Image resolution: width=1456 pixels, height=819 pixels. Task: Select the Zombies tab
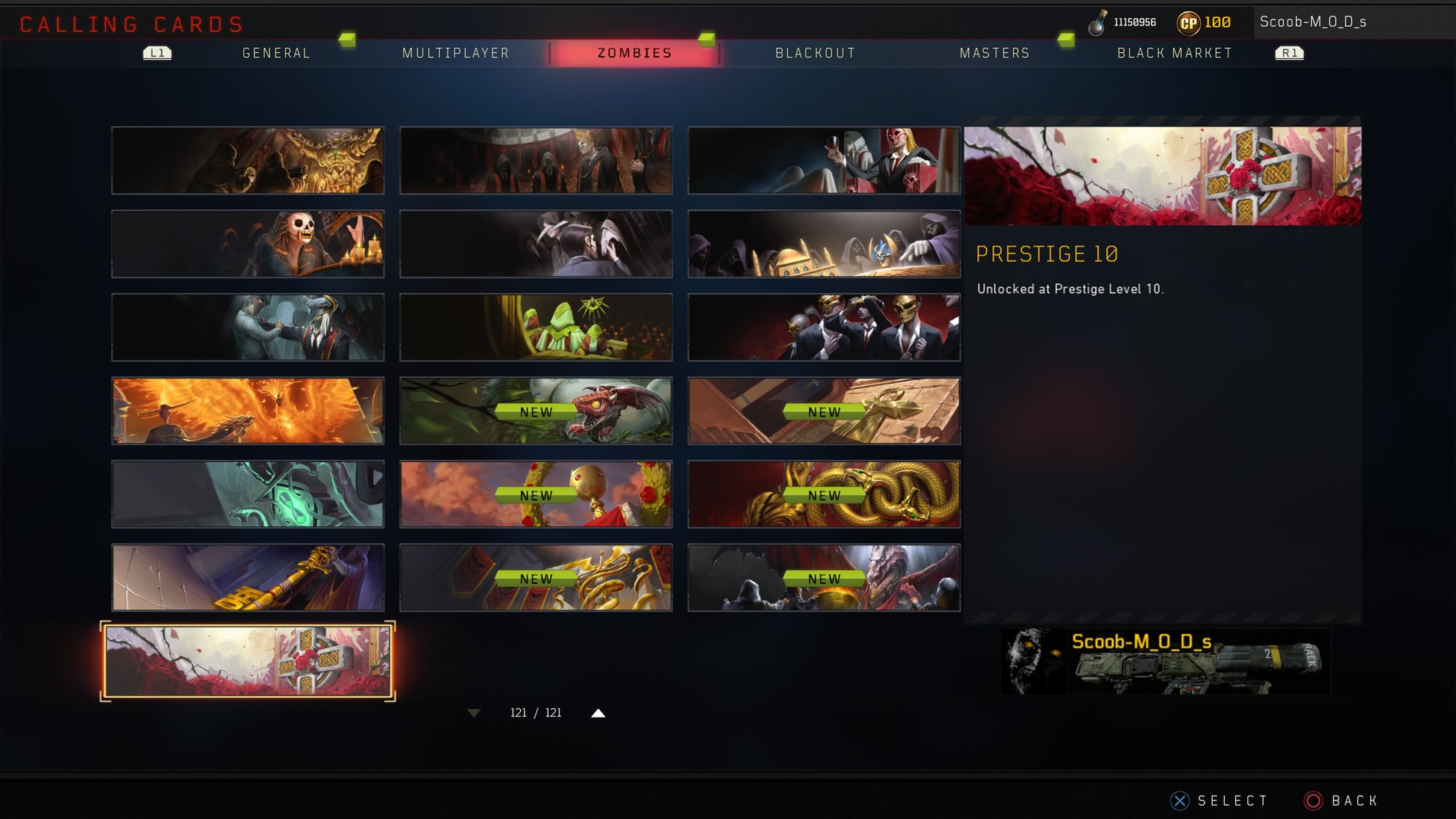tap(634, 53)
